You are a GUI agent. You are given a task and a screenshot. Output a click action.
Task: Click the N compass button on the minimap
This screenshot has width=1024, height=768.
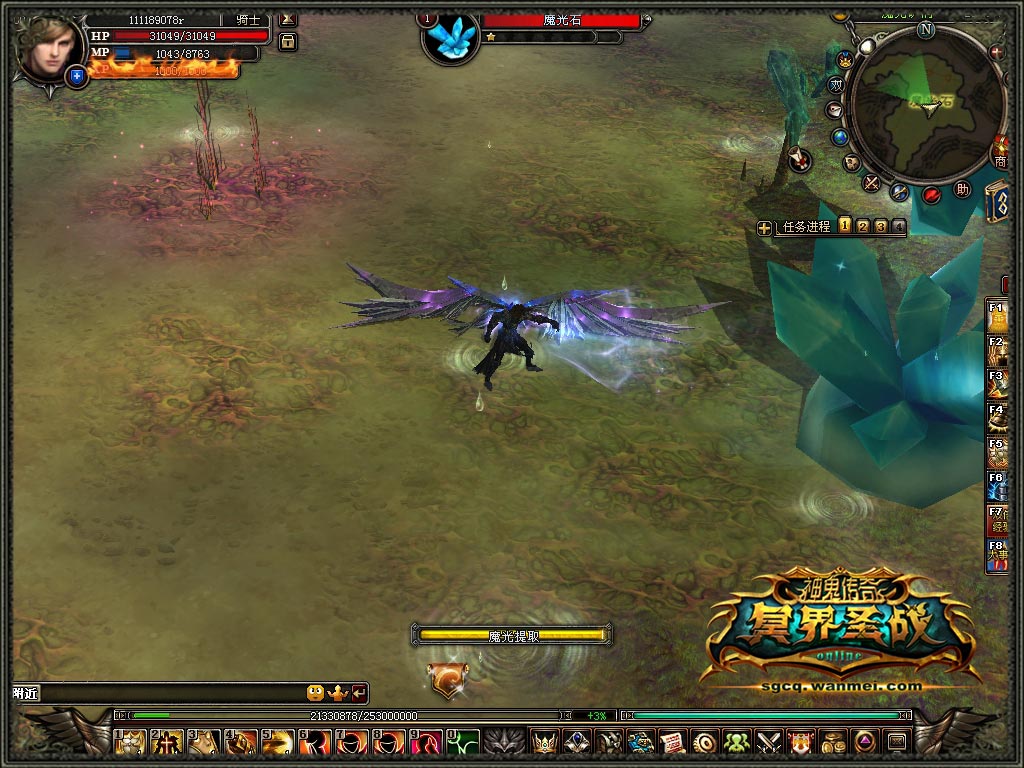pos(926,29)
